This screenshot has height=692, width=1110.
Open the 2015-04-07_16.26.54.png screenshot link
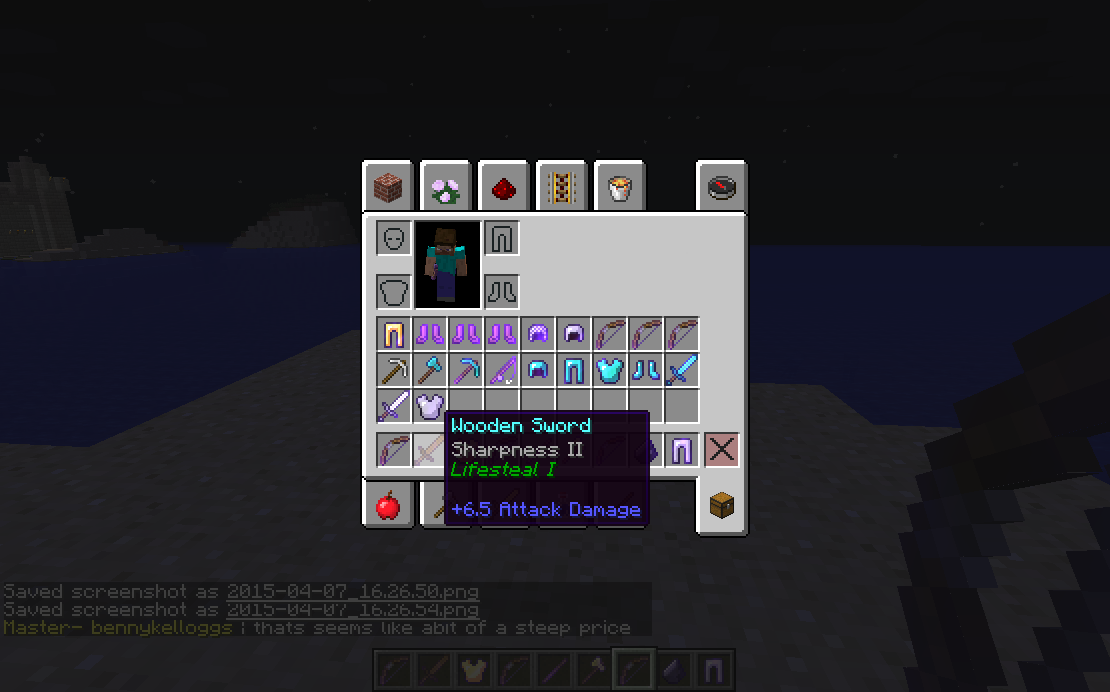tap(352, 609)
